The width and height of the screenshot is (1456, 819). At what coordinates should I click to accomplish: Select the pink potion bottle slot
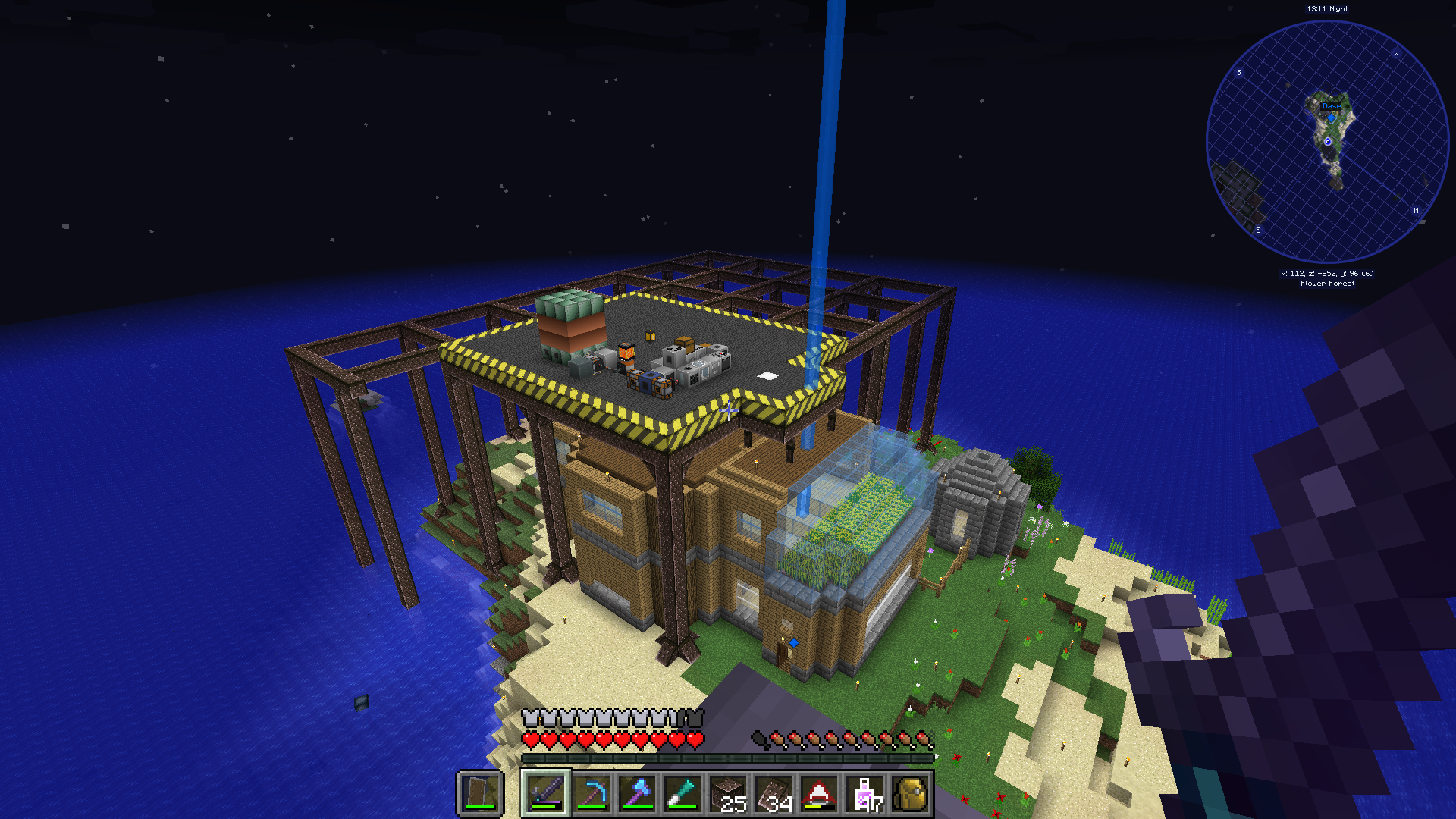pos(865,794)
